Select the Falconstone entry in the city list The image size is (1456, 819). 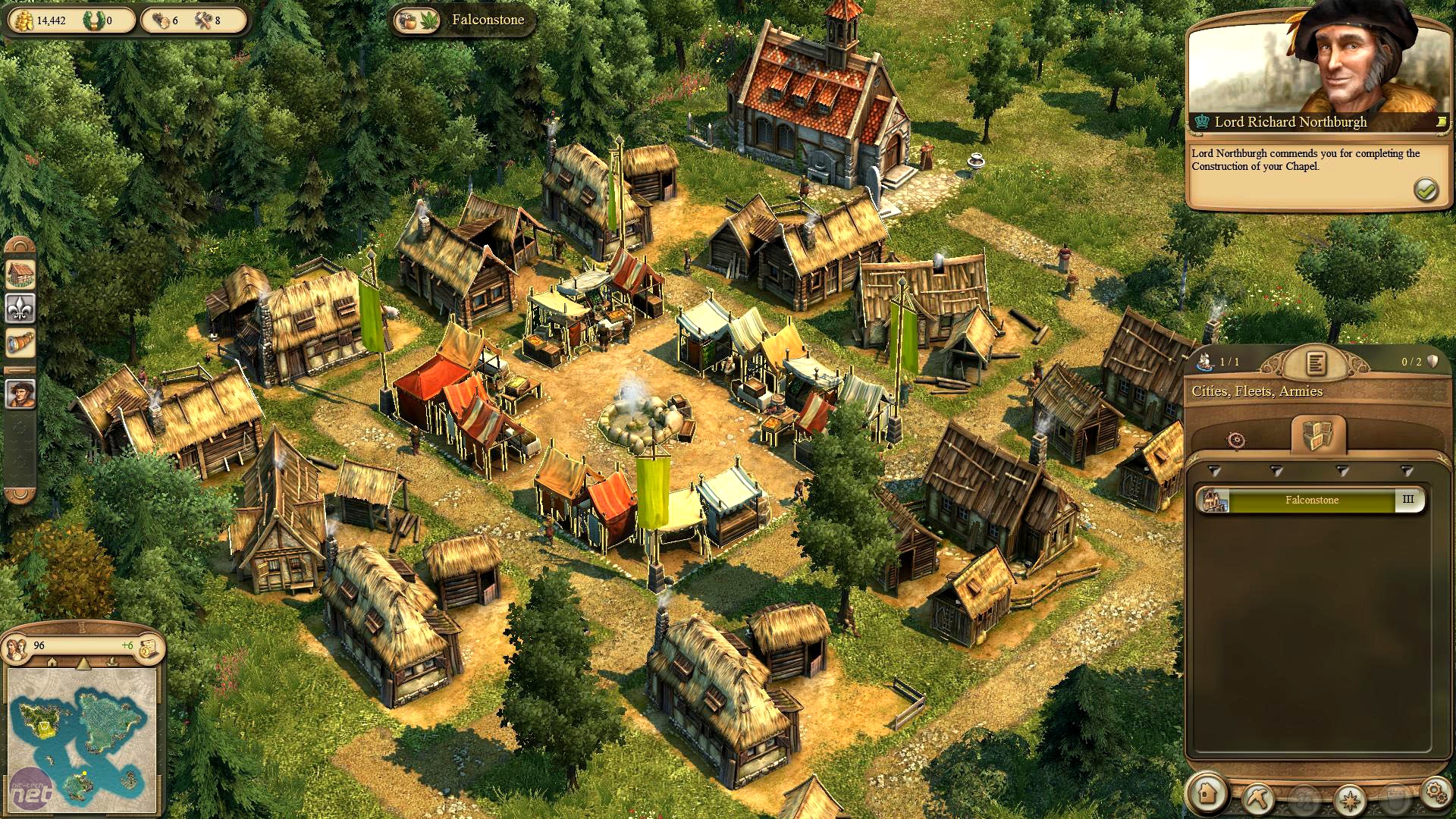pyautogui.click(x=1312, y=500)
